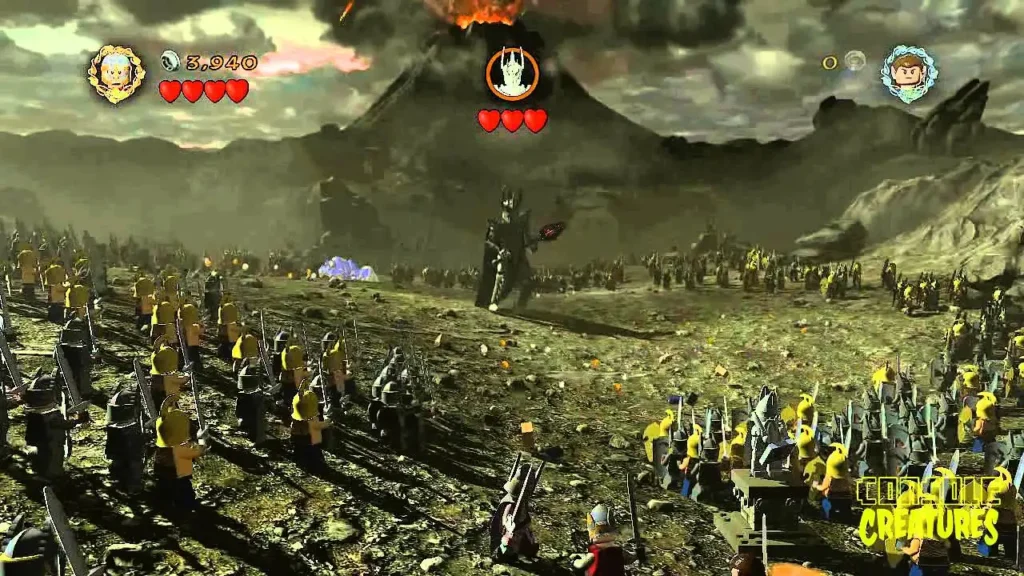Click the Sauron boss portrait icon
This screenshot has width=1024, height=576.
coord(512,74)
